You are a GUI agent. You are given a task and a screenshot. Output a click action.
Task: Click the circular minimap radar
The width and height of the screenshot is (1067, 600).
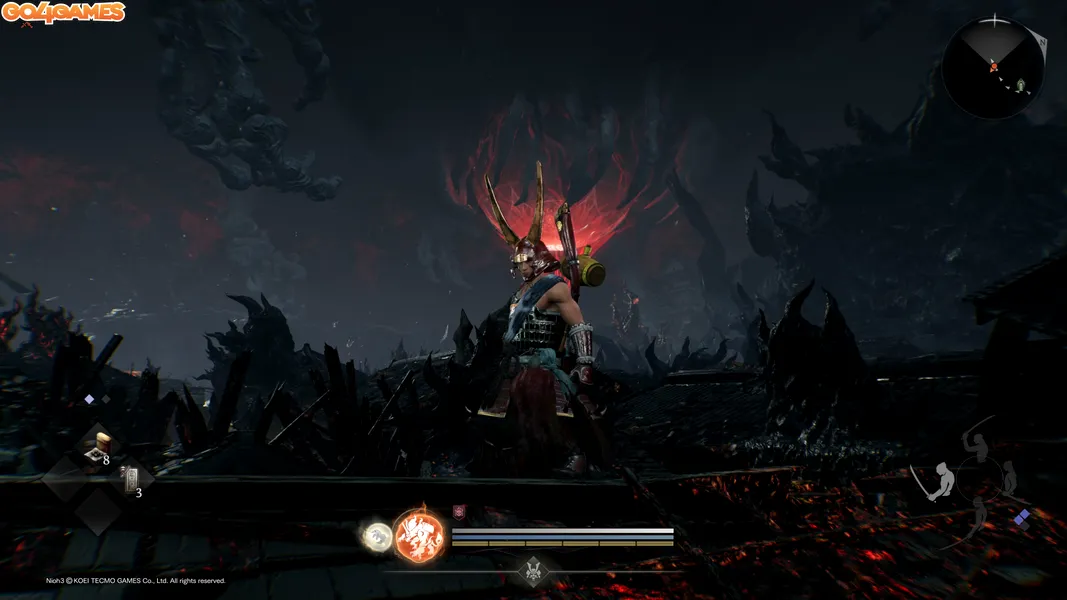993,68
